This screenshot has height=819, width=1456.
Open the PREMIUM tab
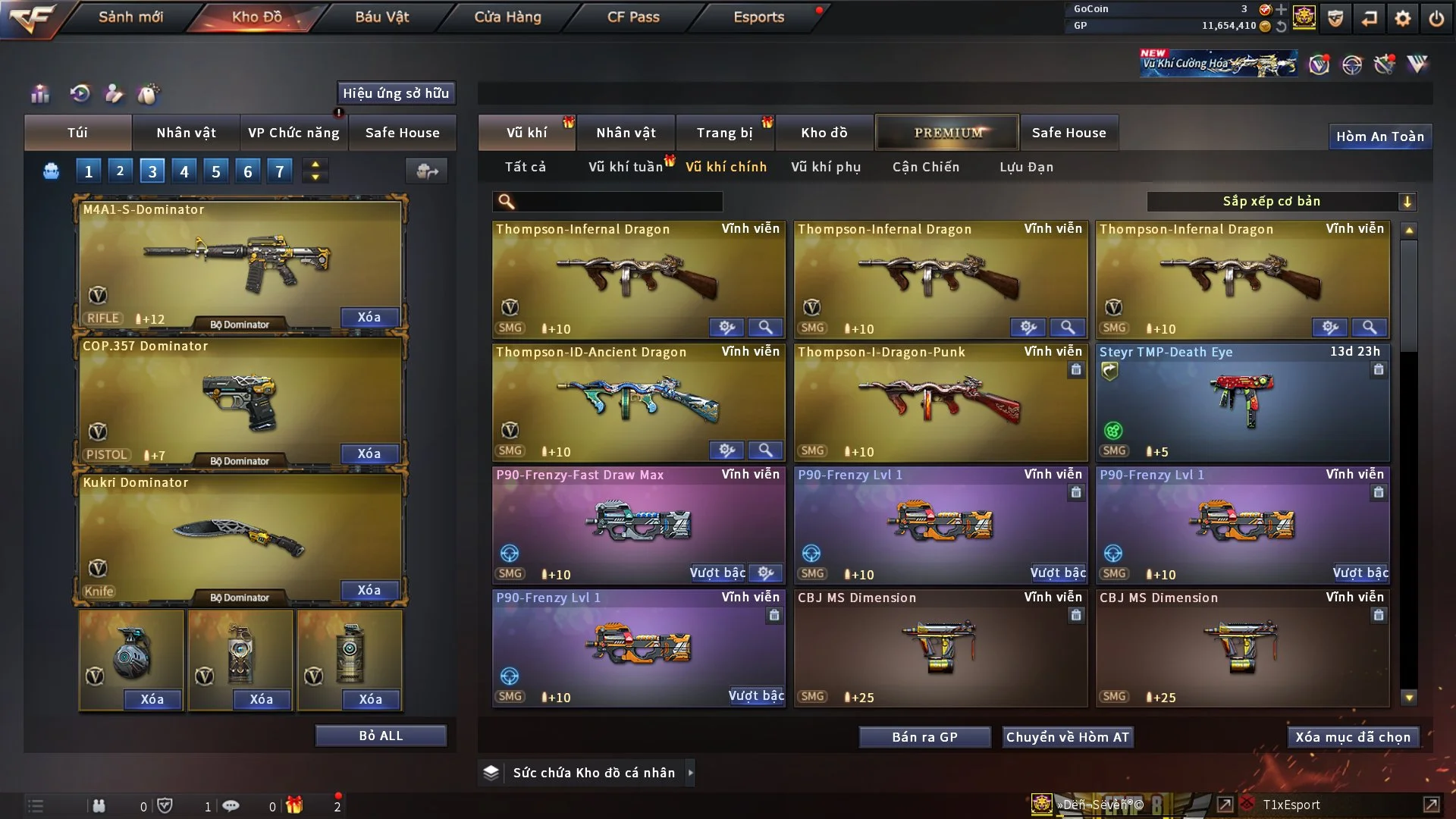[947, 133]
